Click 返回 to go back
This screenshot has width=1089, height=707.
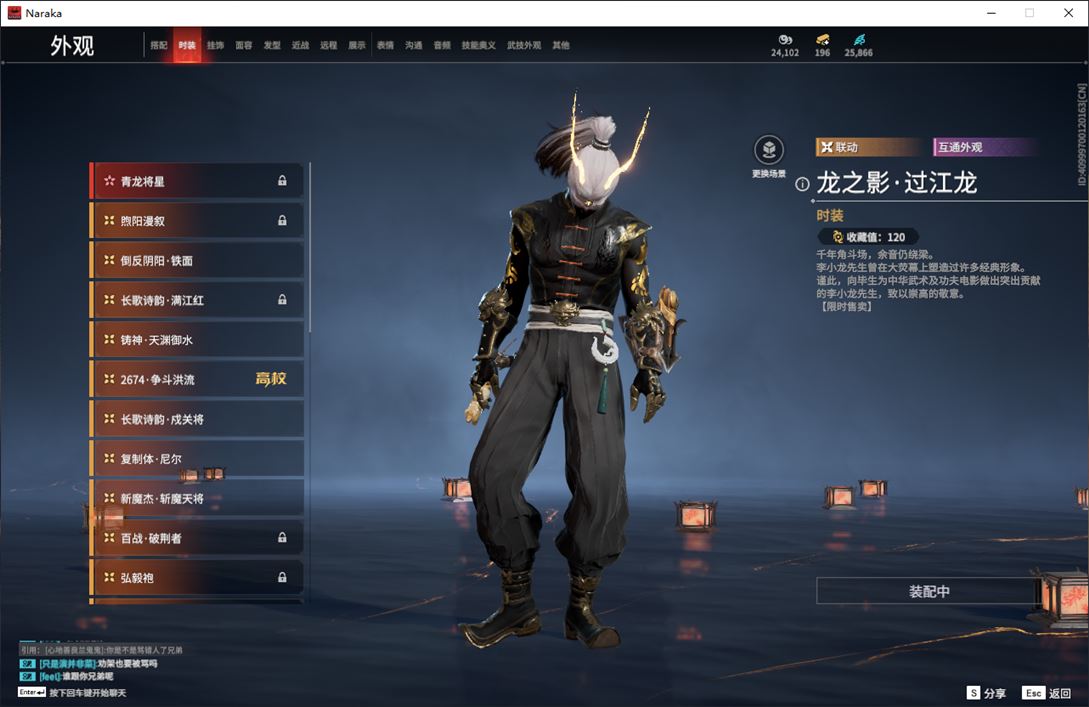tap(1046, 693)
